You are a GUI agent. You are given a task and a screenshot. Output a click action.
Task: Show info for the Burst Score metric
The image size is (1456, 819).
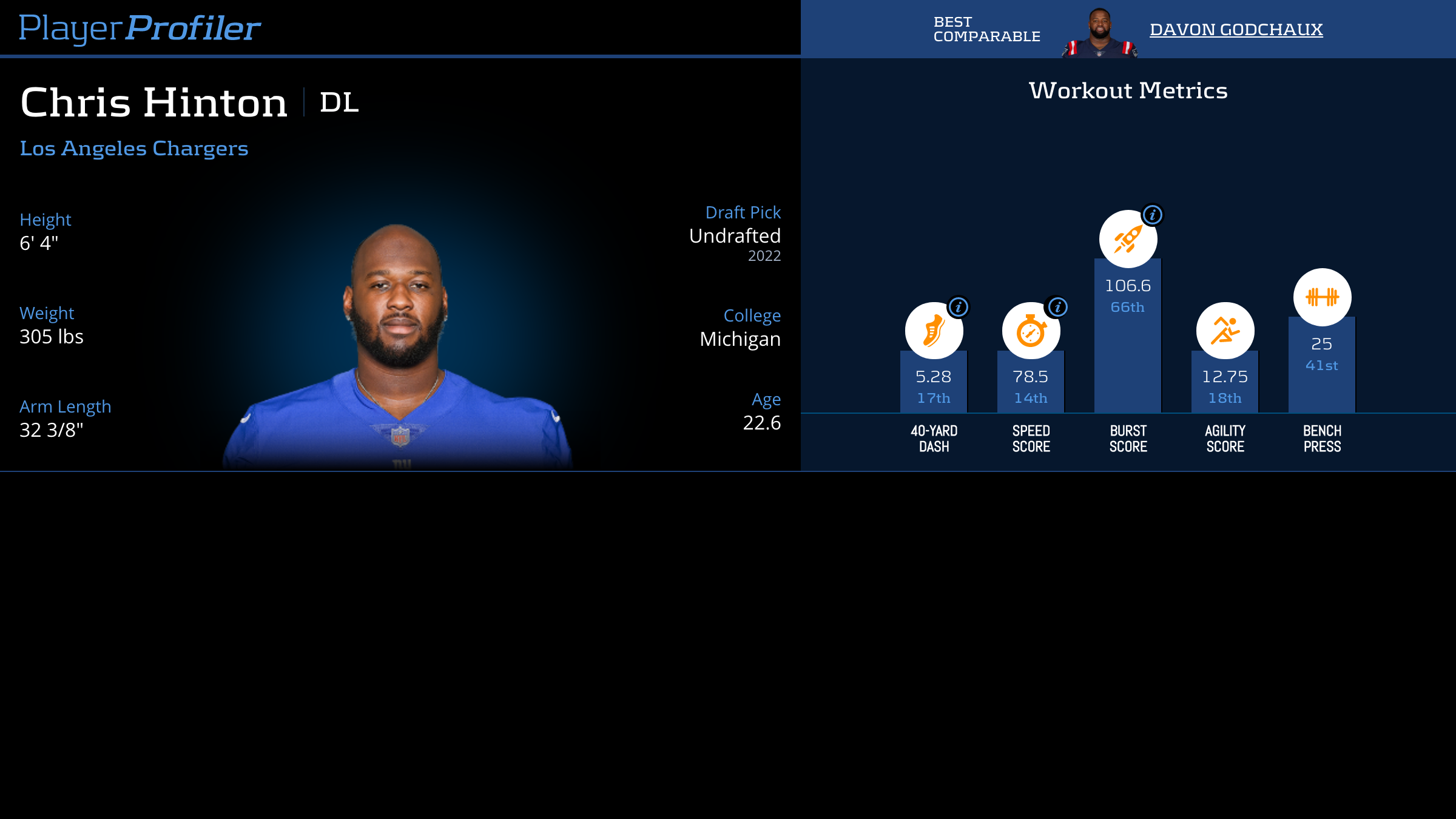point(1152,214)
